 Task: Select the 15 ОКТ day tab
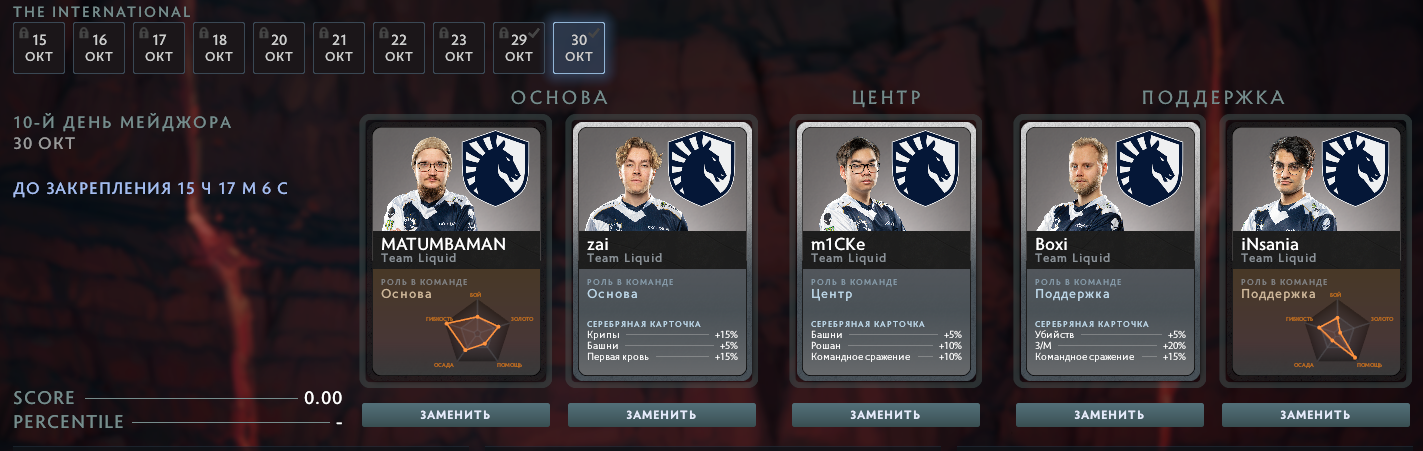39,48
